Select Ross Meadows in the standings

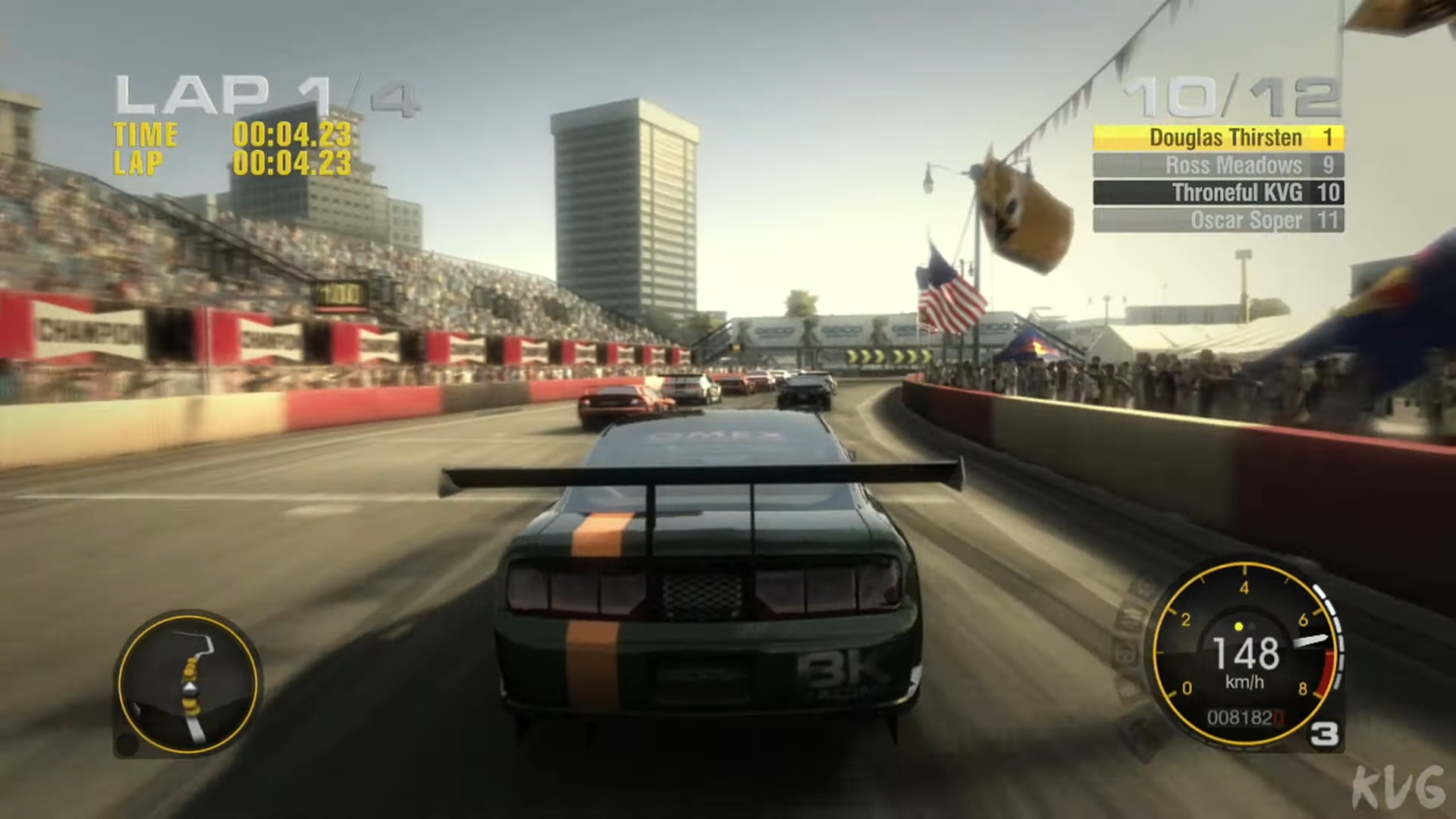1218,165
